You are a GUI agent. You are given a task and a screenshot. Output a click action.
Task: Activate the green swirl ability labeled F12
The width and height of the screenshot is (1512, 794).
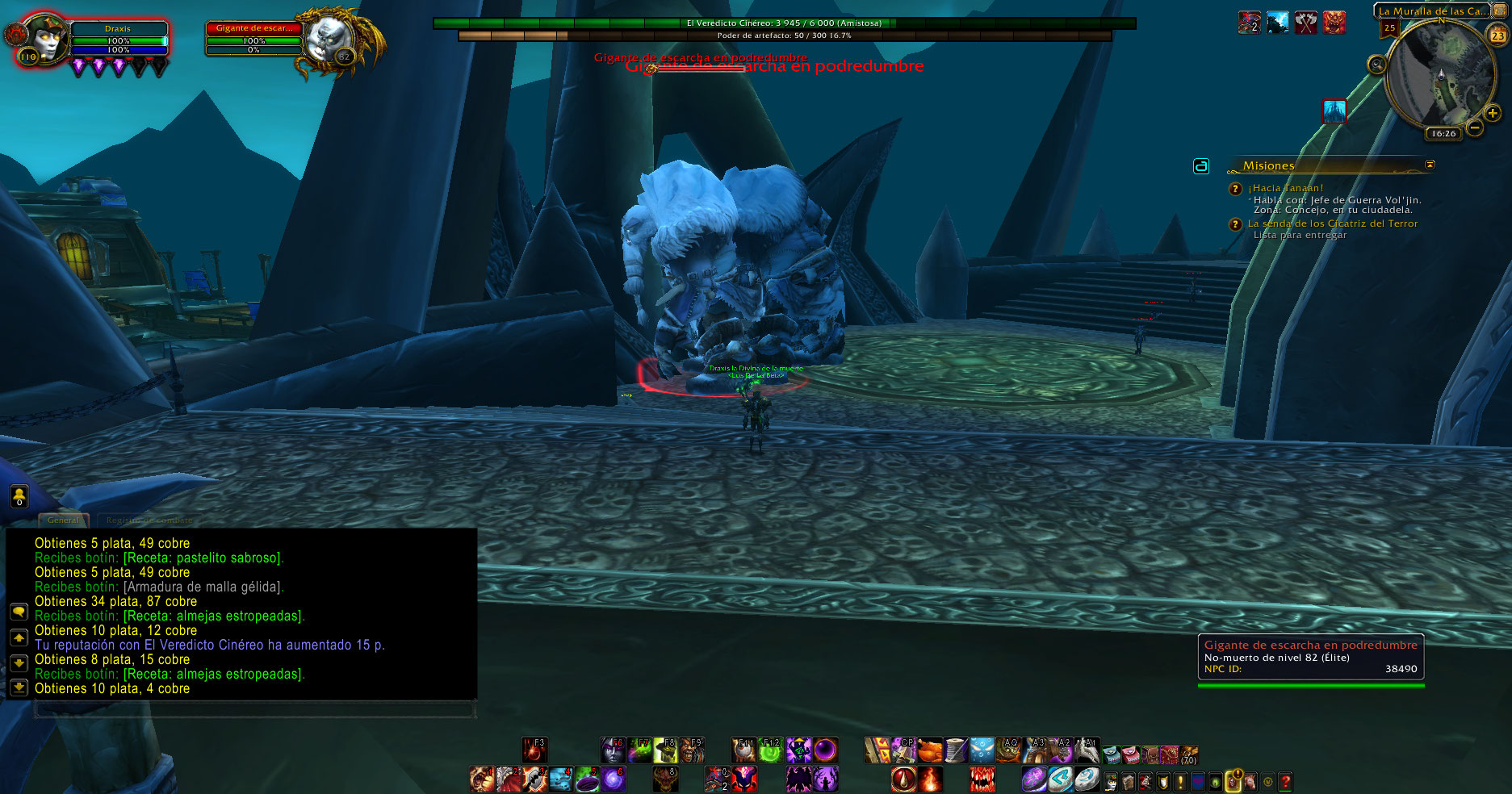[771, 750]
